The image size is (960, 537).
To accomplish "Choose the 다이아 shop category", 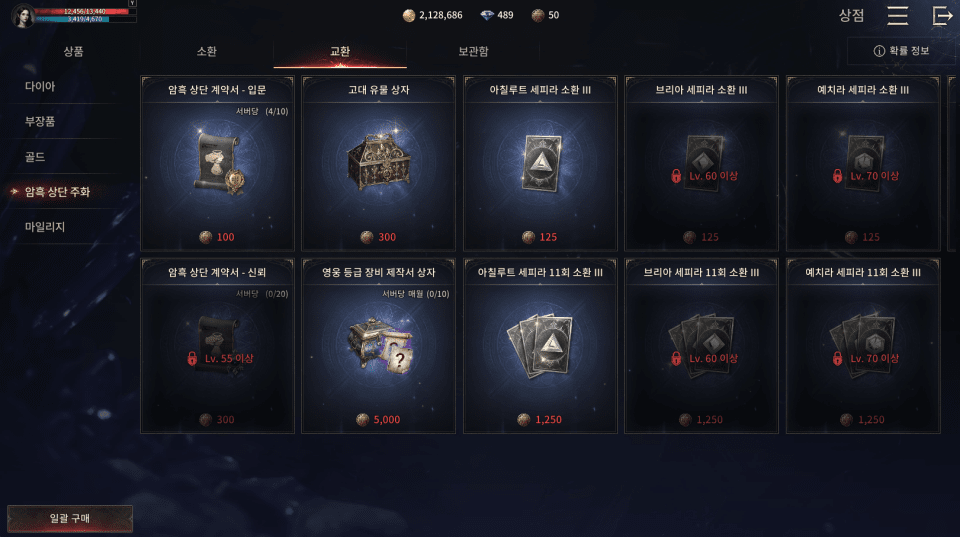I will pyautogui.click(x=40, y=86).
